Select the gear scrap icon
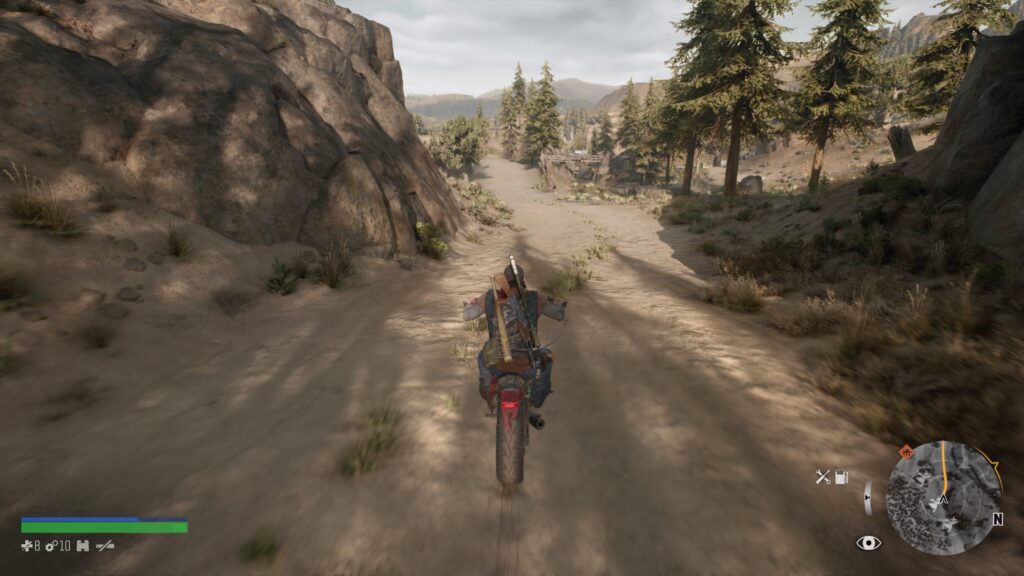Screen dimensions: 1024x576 point(52,545)
